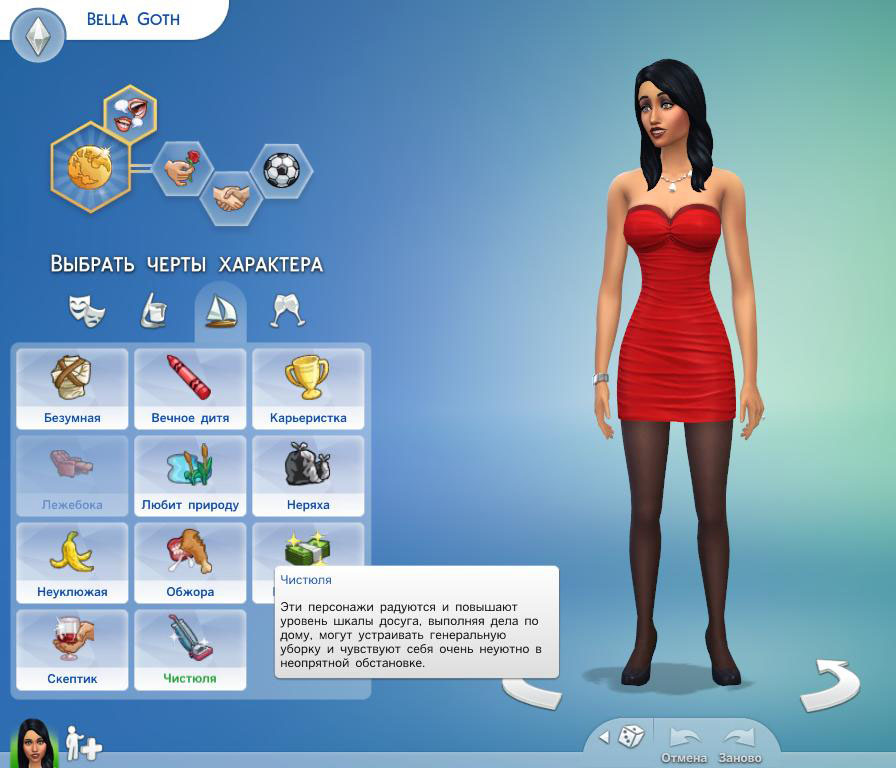Switch to the theater masks trait tab
Screen dimensions: 896x768
(x=87, y=311)
